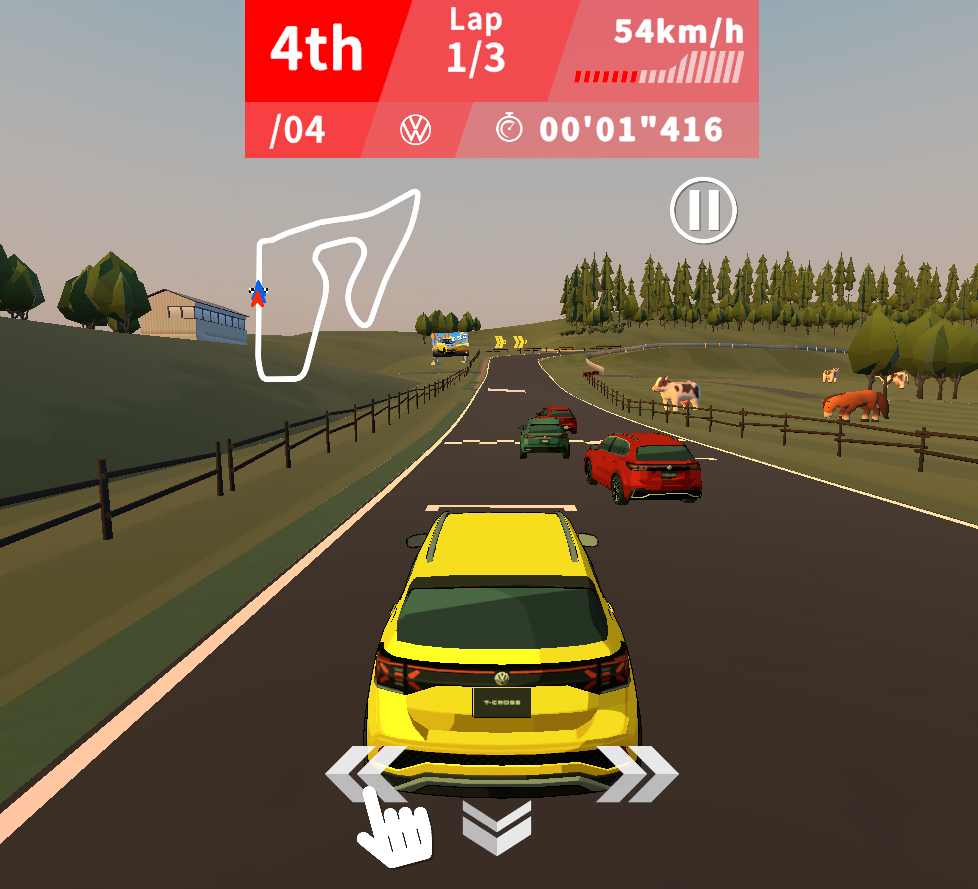Pause the race with the pause button
This screenshot has width=978, height=889.
[x=703, y=211]
